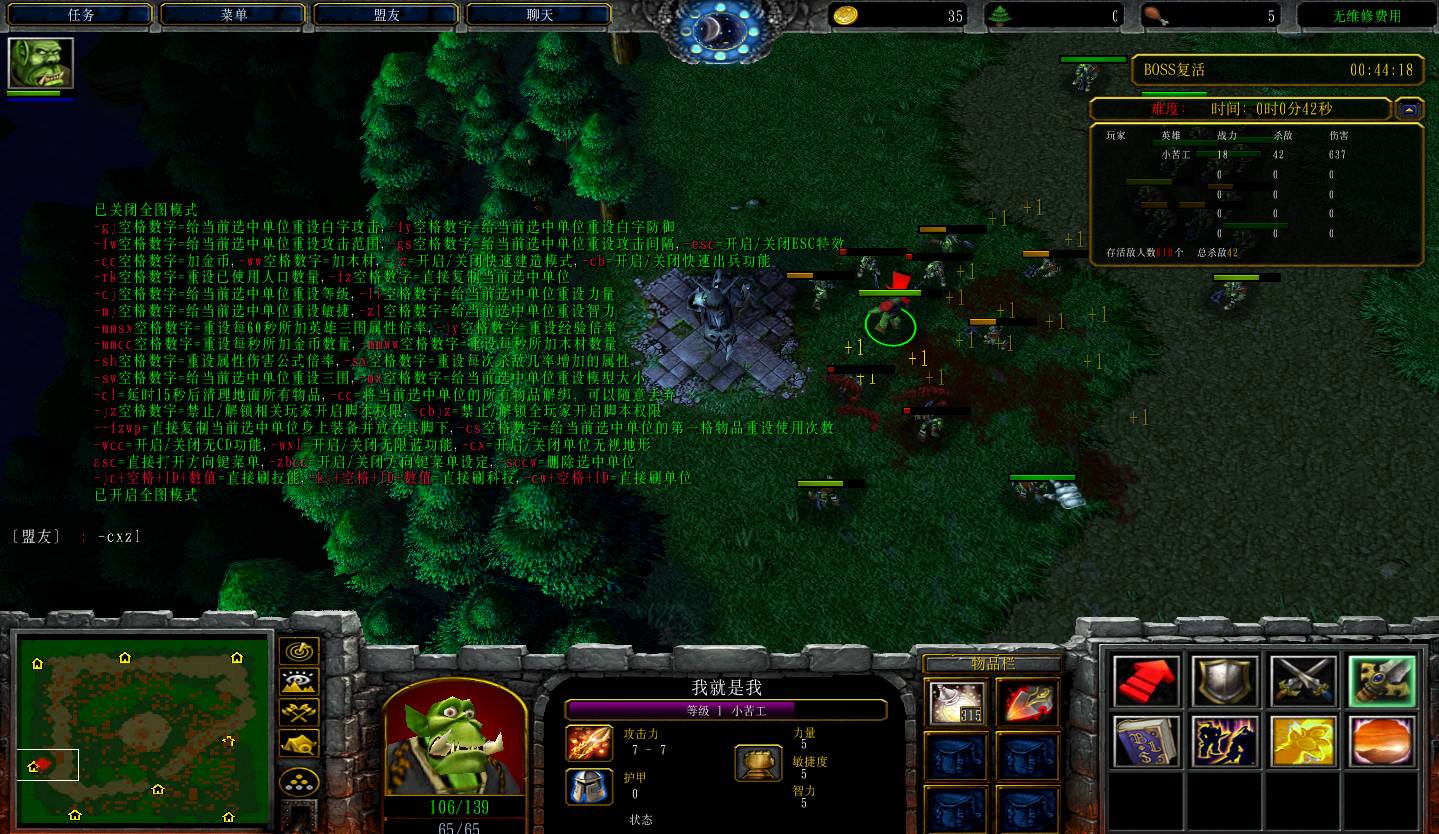Screen dimensions: 1439x834
Task: Collapse the scoreboard with the arrow button
Action: click(1409, 109)
